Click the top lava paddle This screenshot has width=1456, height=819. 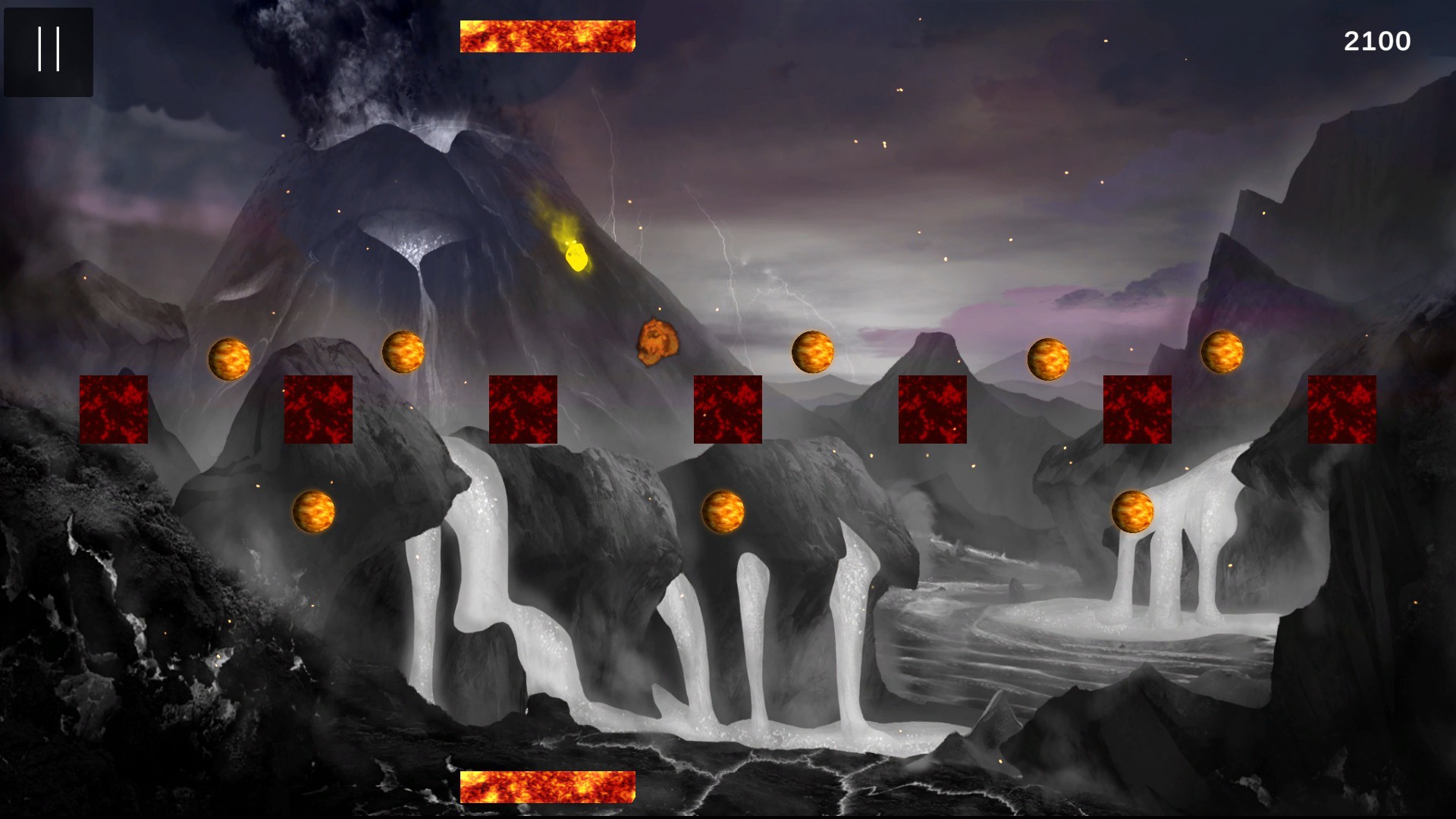click(x=548, y=36)
